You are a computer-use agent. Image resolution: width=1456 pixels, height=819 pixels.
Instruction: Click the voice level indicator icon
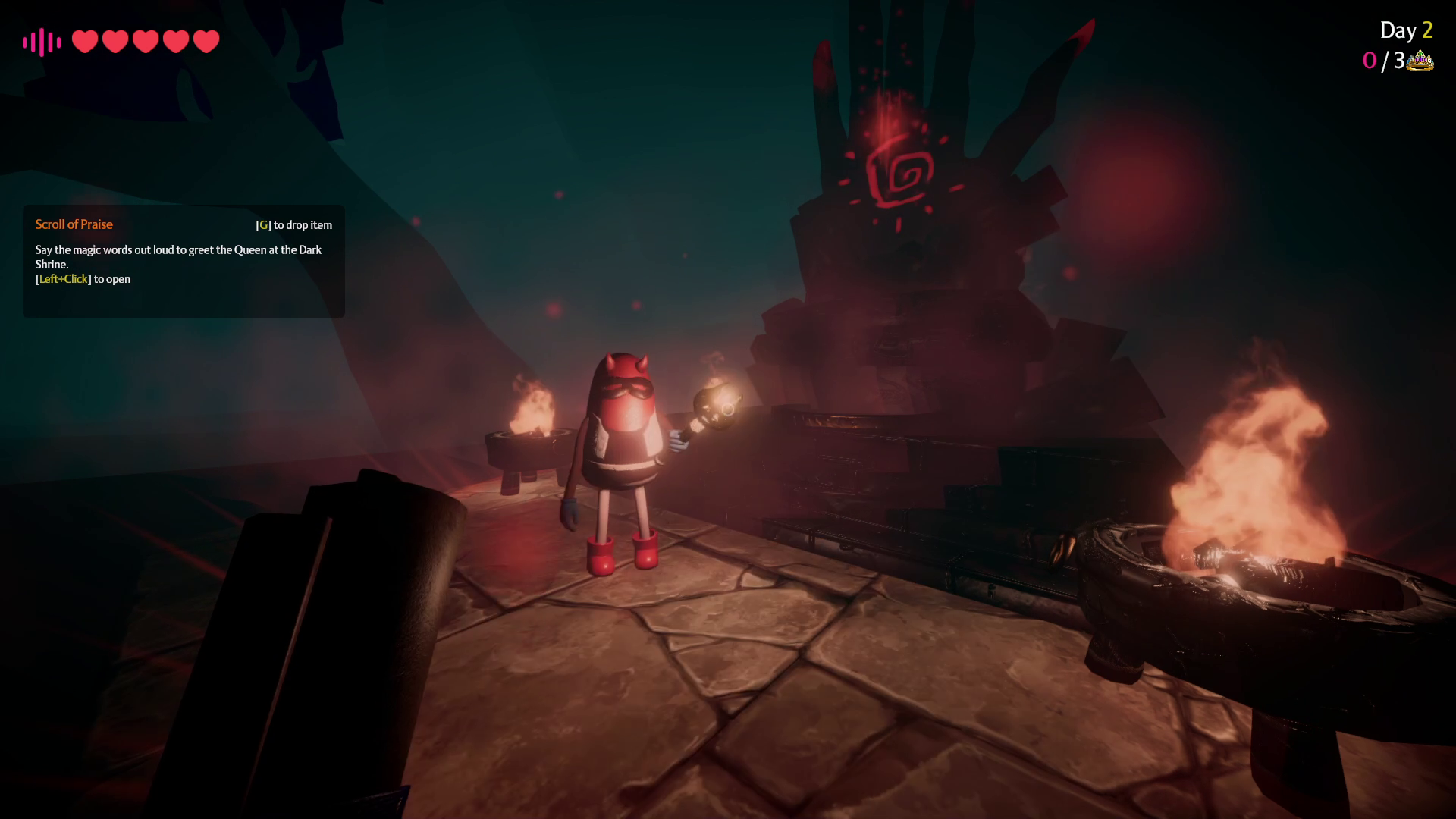40,41
